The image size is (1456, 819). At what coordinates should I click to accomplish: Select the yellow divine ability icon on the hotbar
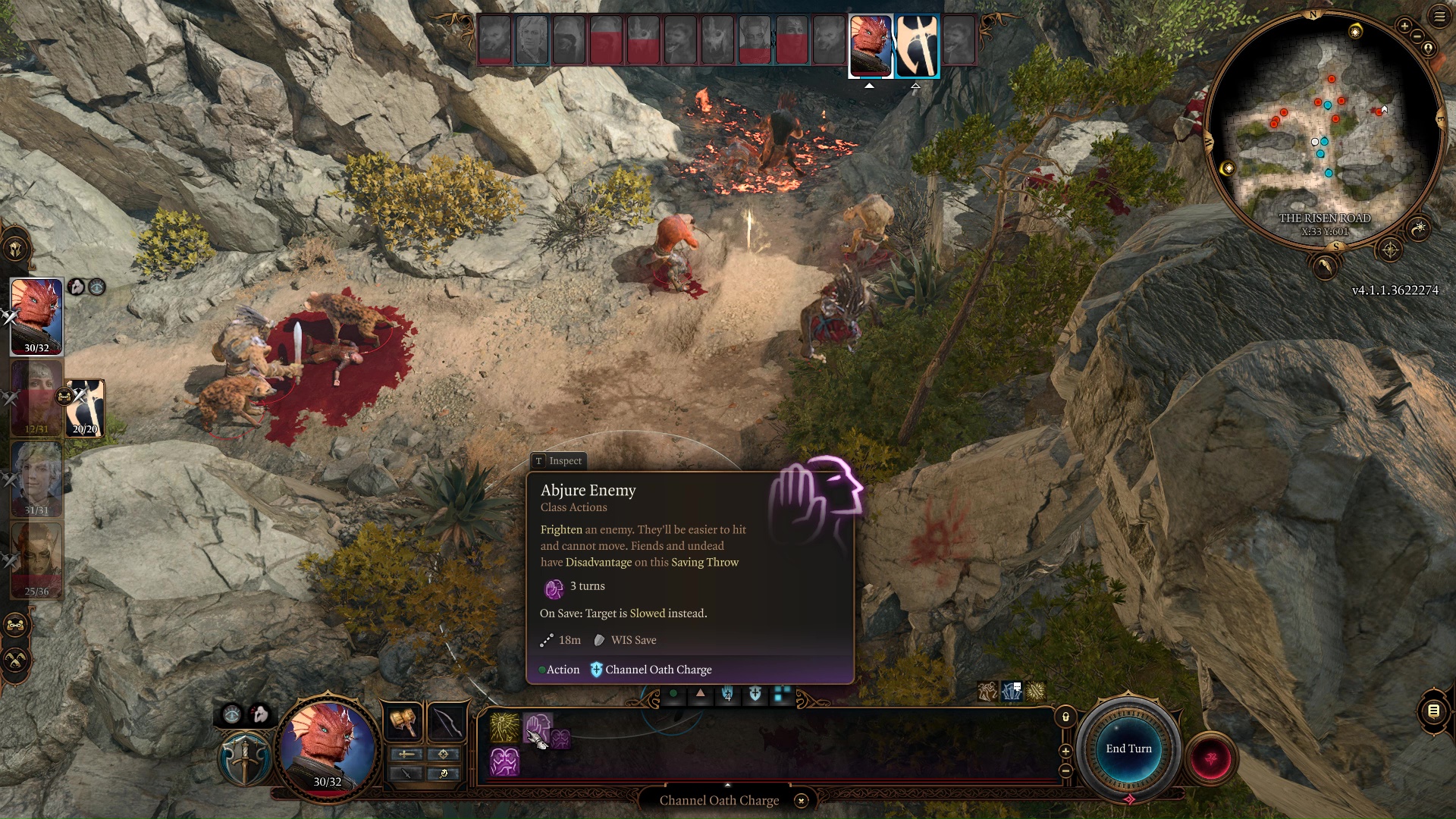(x=504, y=726)
